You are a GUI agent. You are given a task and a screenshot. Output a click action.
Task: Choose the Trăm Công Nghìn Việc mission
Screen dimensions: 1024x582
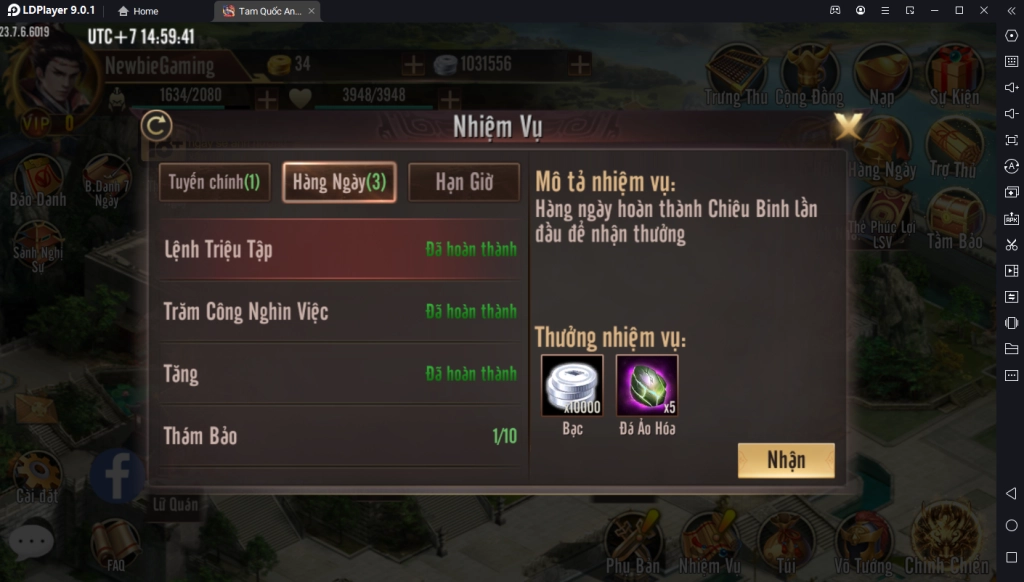coord(340,311)
